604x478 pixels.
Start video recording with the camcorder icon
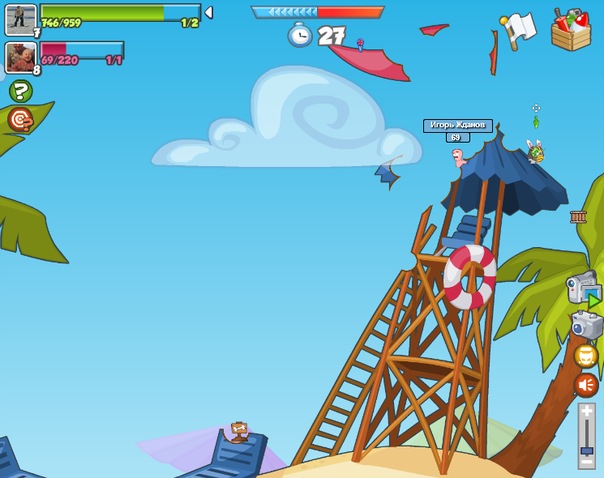point(582,289)
